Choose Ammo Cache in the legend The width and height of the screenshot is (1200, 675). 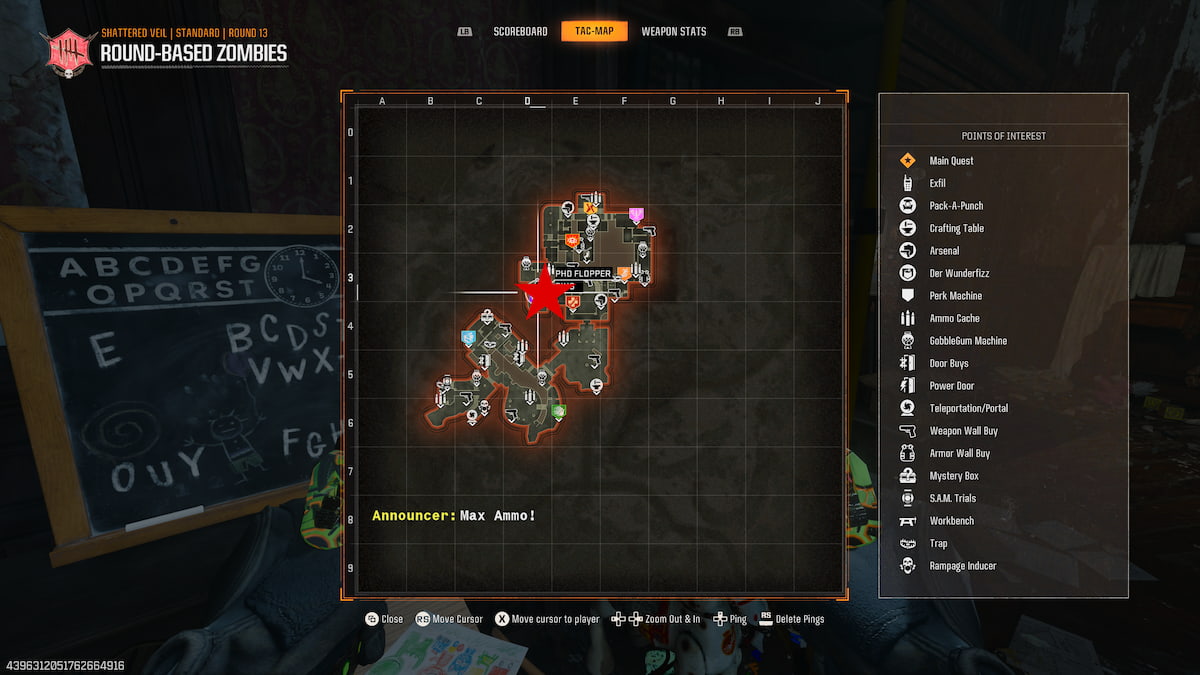[x=954, y=318]
